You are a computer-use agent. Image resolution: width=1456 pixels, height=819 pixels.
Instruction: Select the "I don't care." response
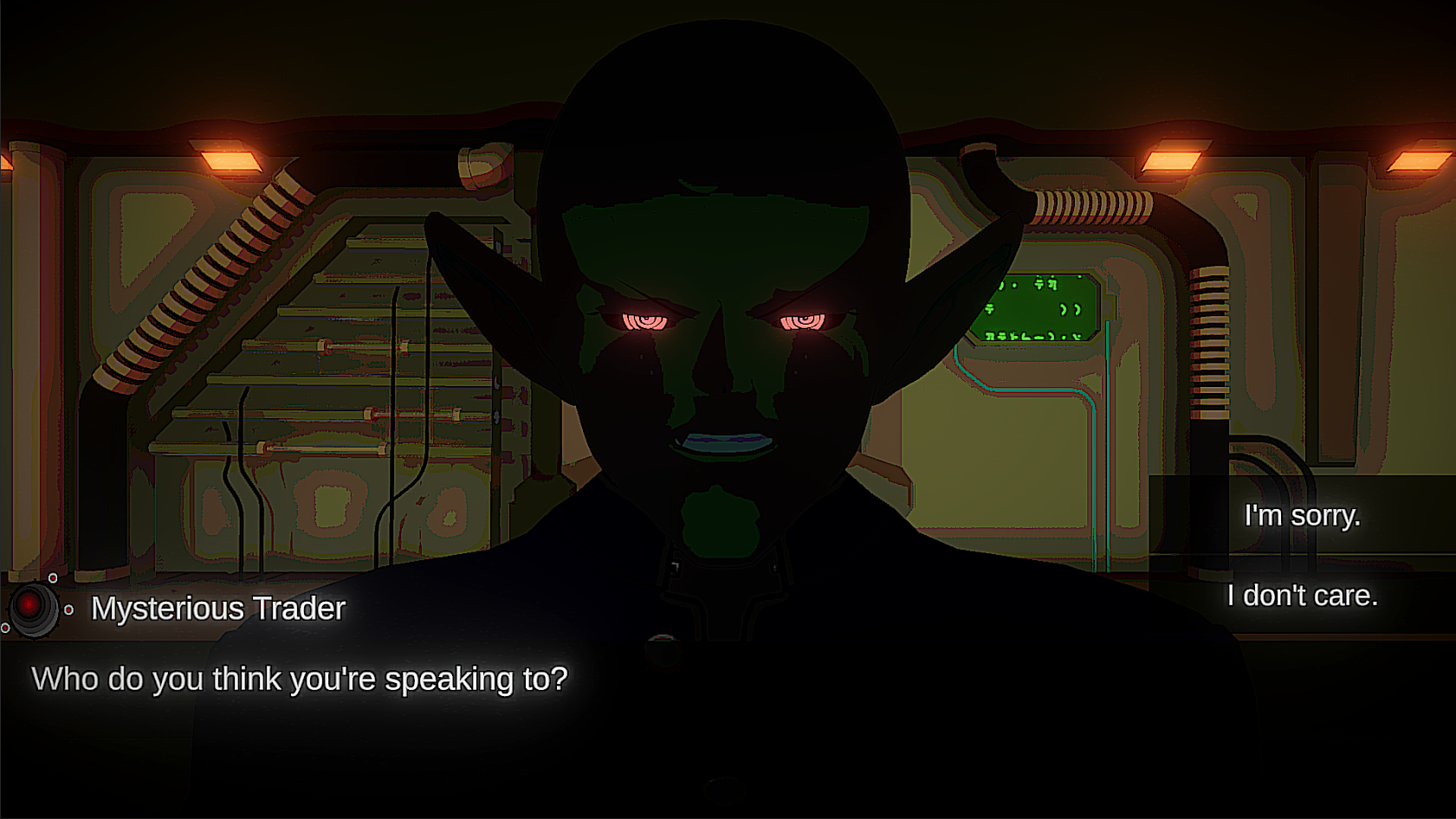[1302, 596]
